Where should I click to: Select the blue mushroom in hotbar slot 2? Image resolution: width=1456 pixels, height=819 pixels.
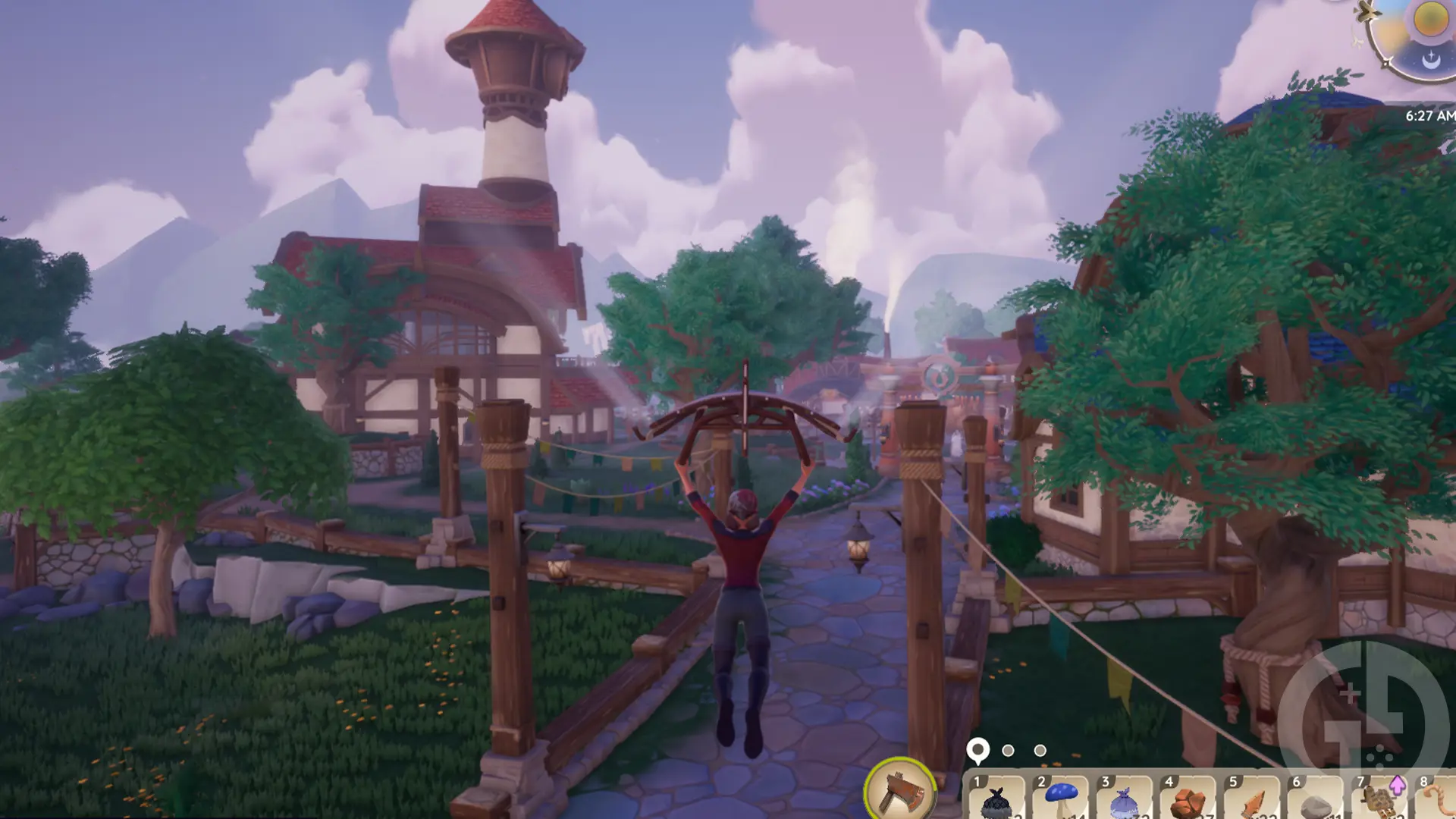point(1062,796)
